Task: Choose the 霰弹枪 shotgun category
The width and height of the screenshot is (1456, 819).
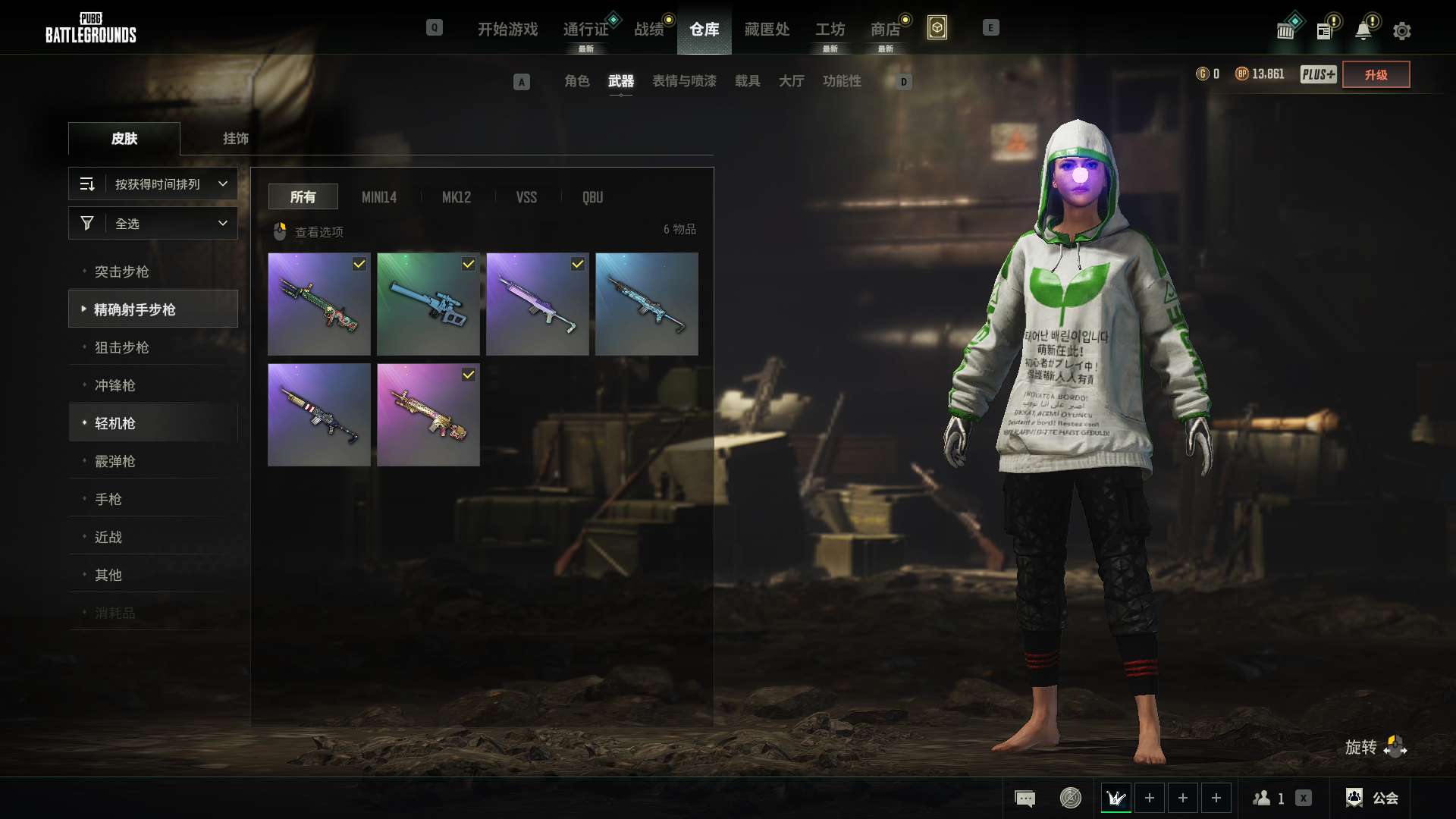Action: (x=115, y=461)
